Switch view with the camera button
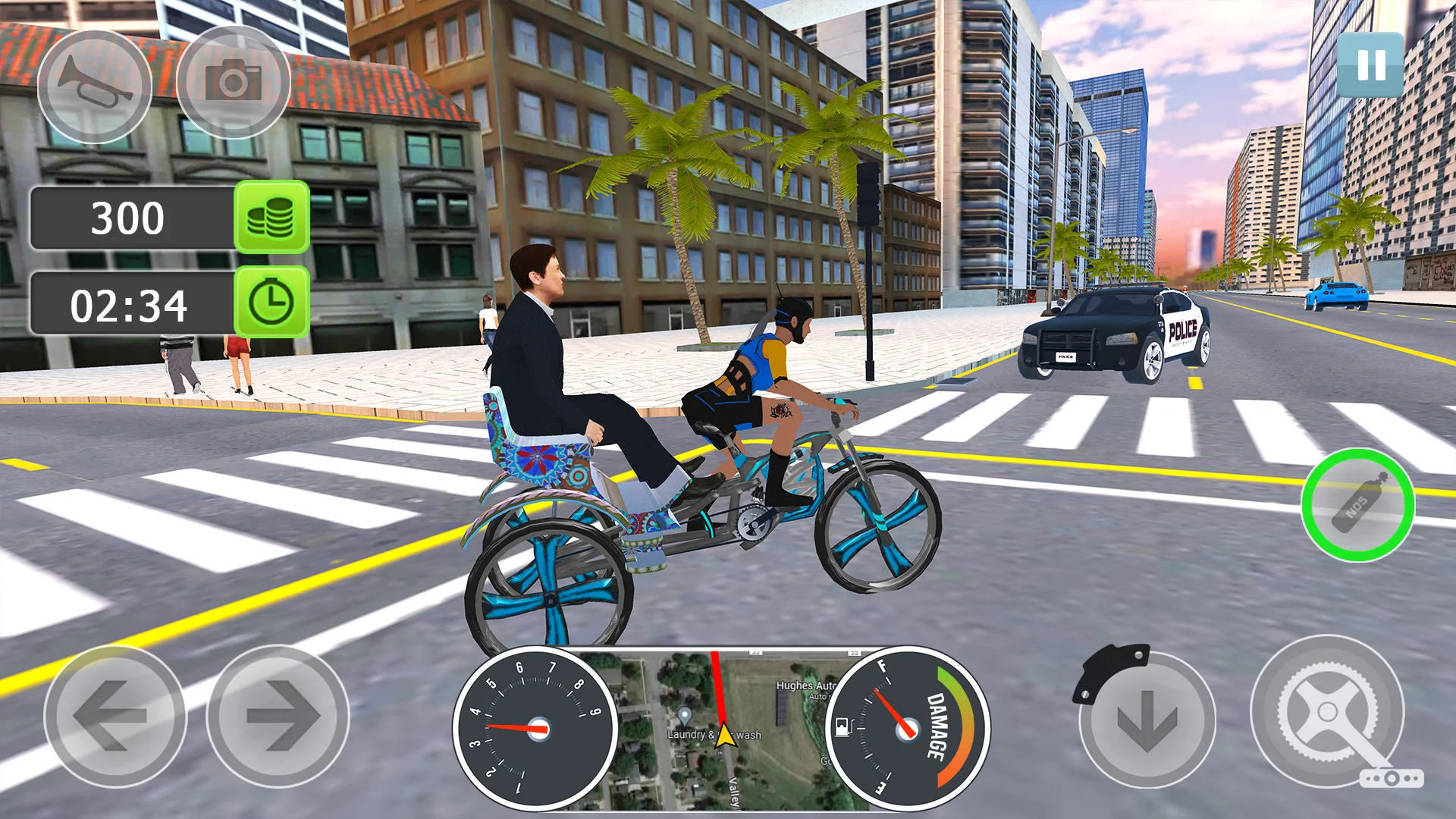1456x819 pixels. click(x=233, y=82)
